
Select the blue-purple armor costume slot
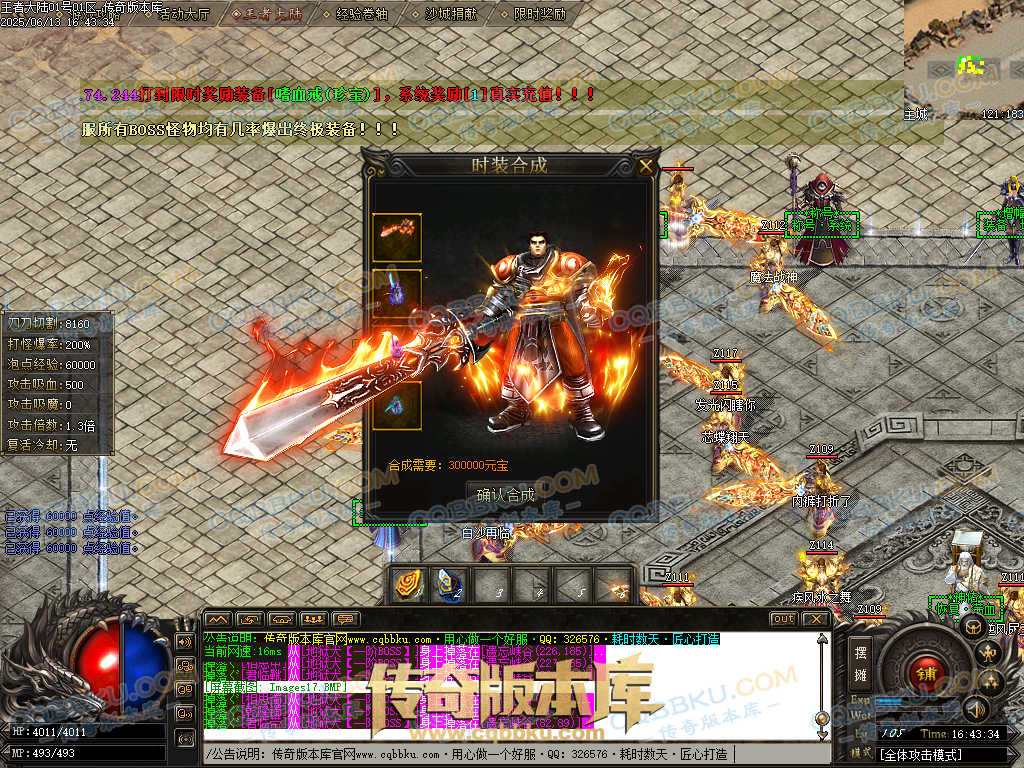[x=397, y=293]
